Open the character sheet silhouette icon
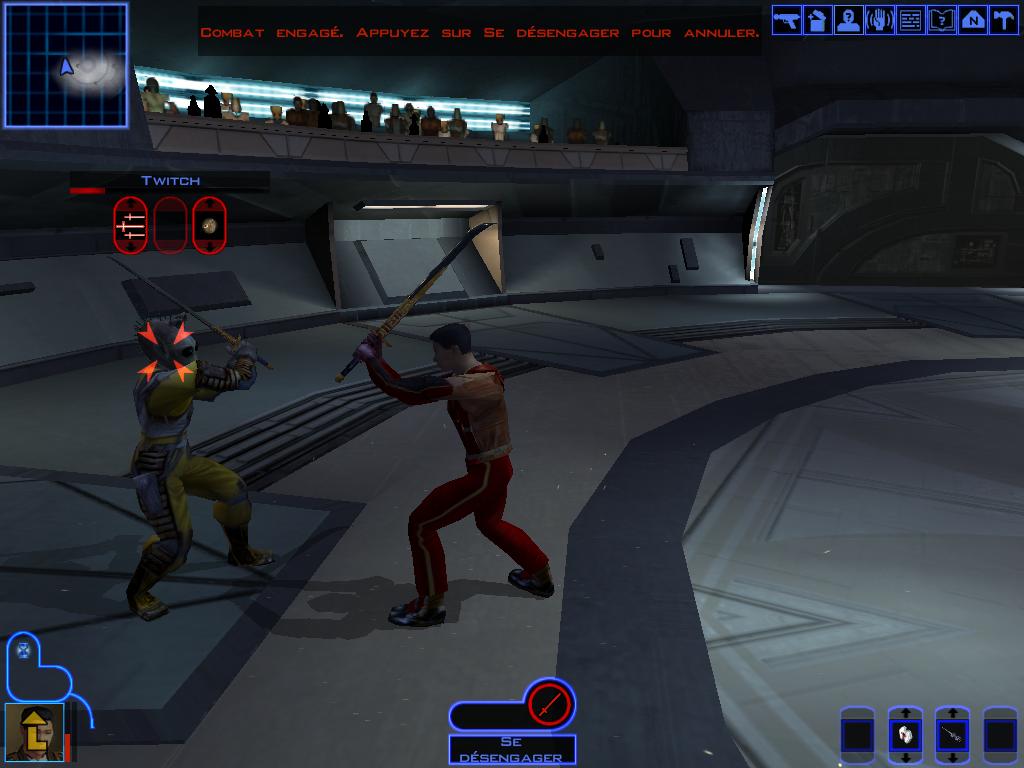 click(848, 20)
